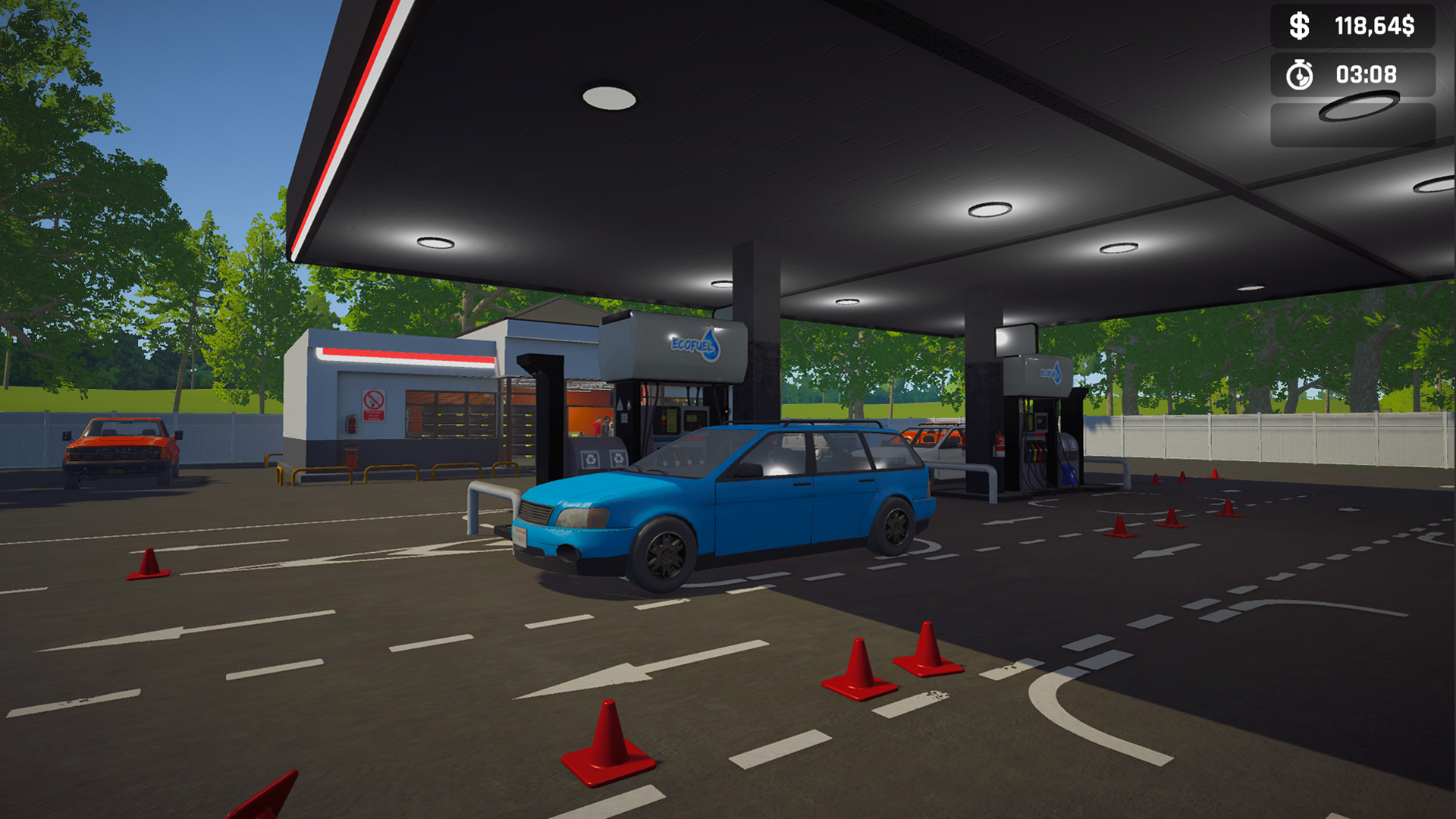Select the smaller secondary pump display
The height and width of the screenshot is (819, 1456).
692,418
